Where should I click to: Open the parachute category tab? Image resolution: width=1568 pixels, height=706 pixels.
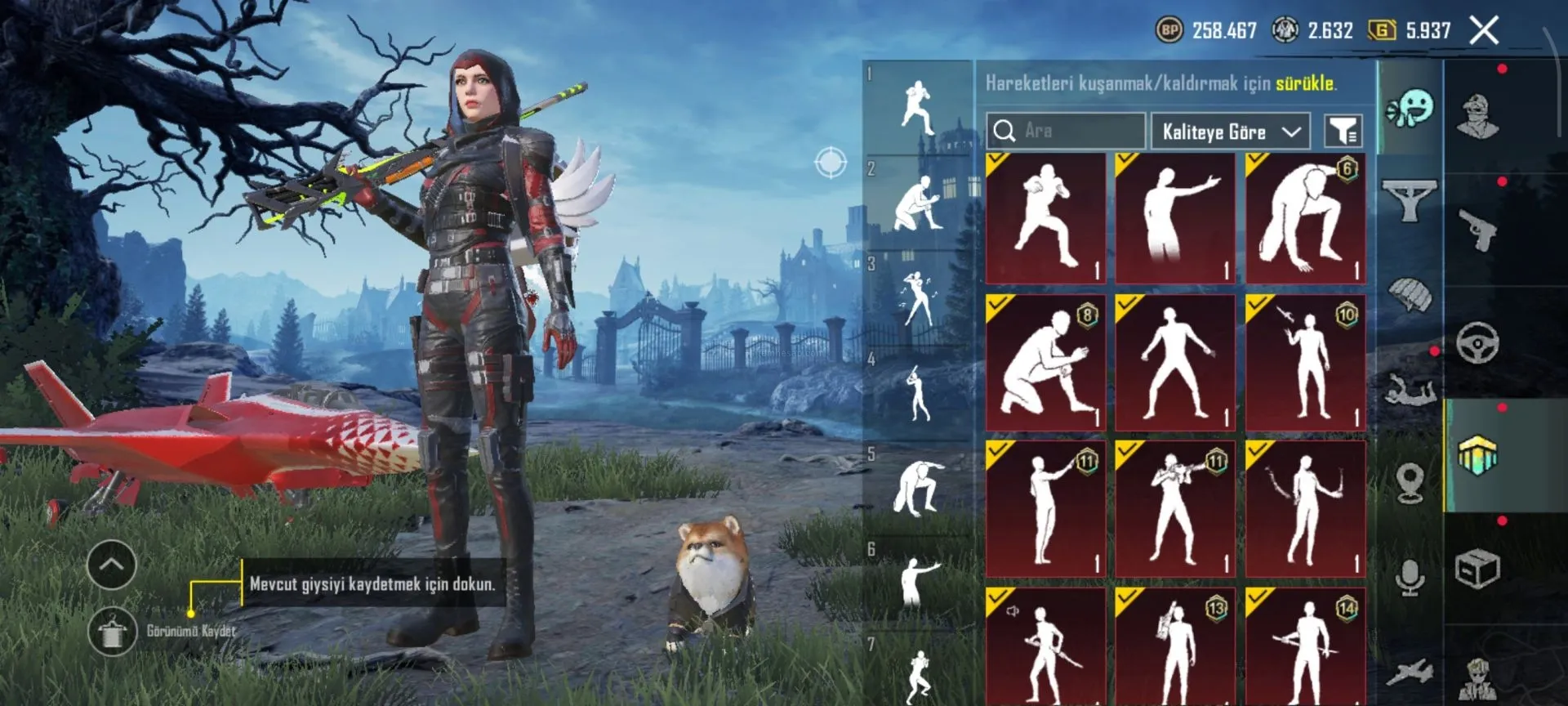[1410, 294]
